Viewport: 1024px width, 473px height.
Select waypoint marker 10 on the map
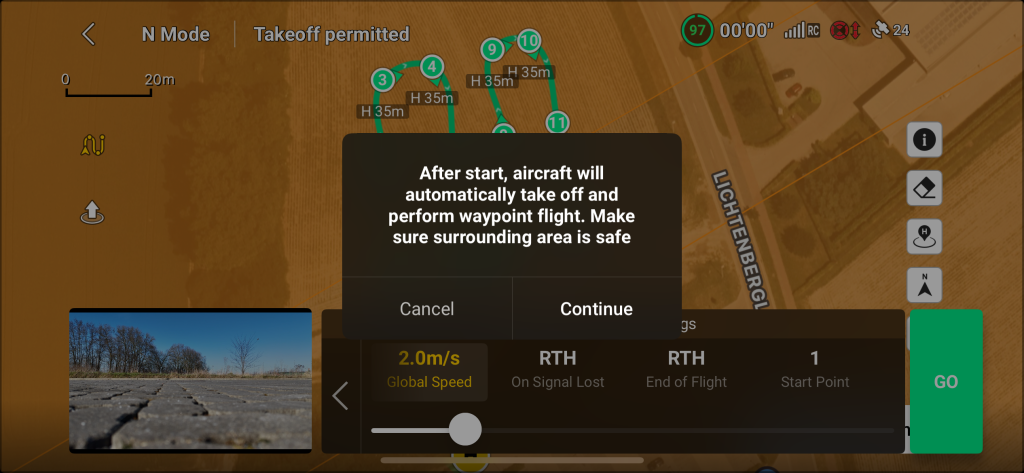pos(529,41)
